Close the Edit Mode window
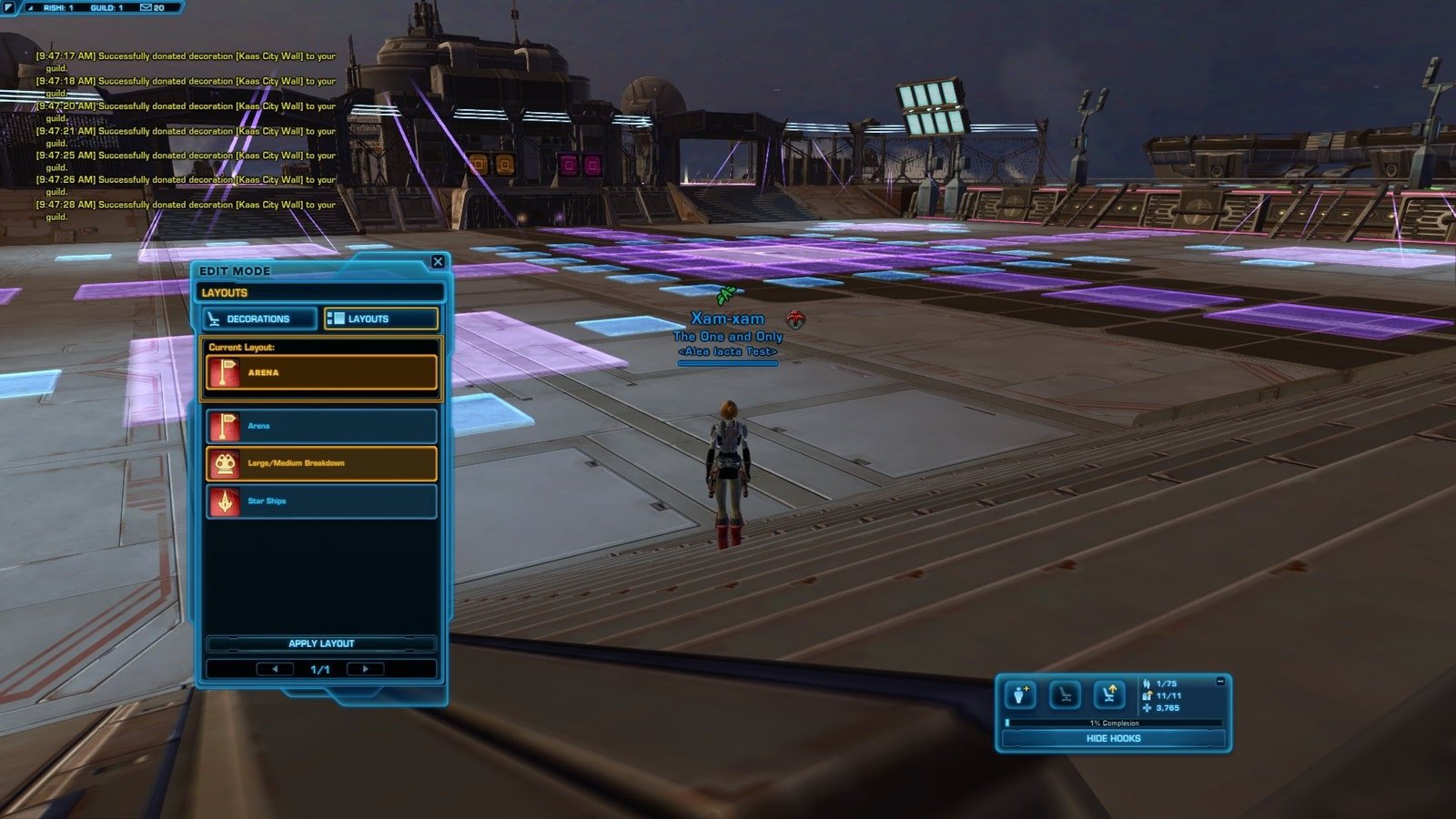The height and width of the screenshot is (819, 1456). click(438, 262)
